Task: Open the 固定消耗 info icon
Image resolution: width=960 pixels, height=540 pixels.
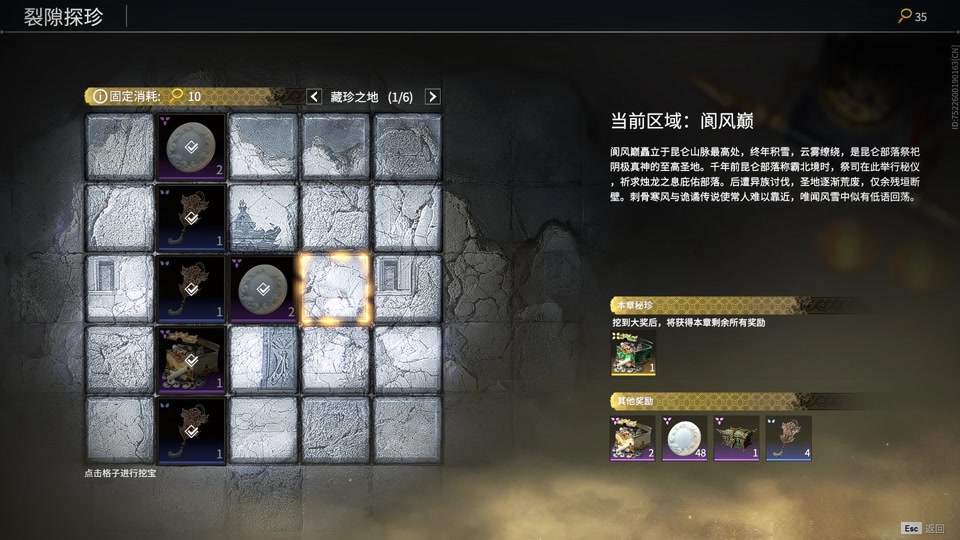Action: point(100,97)
